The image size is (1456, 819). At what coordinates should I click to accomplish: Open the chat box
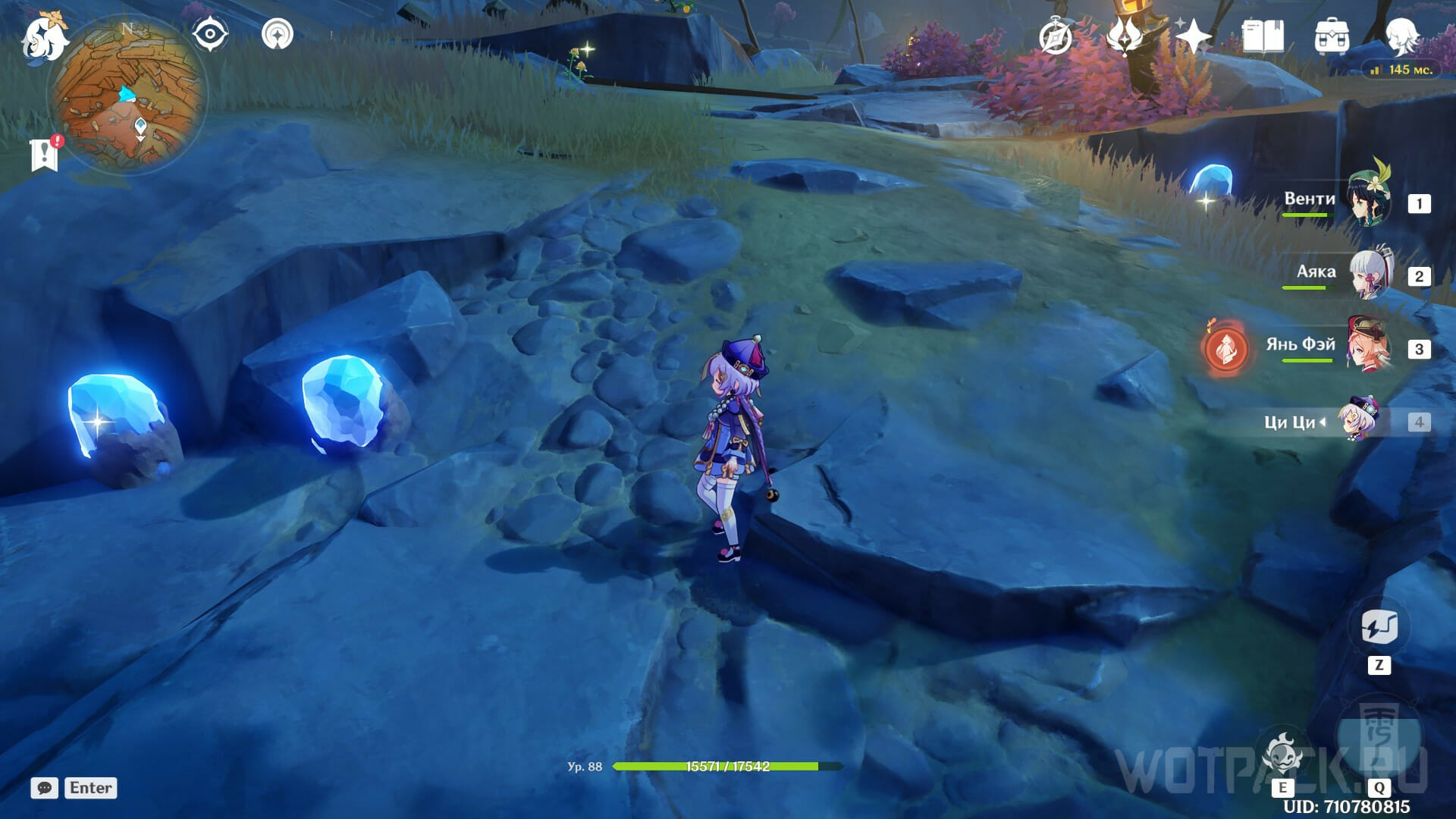45,788
